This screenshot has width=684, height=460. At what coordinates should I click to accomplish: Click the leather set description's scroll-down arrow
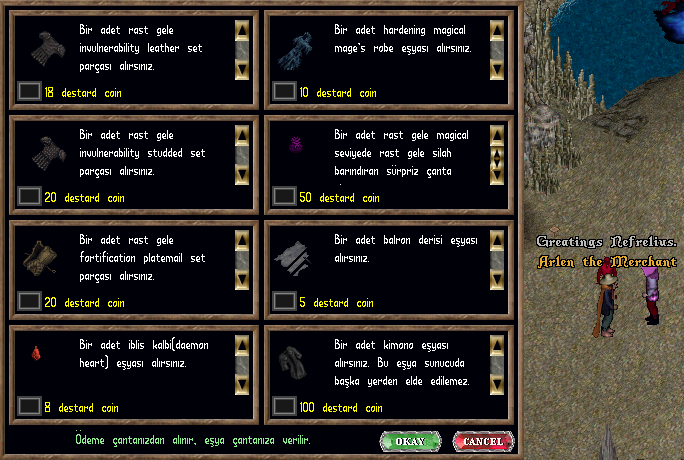click(x=242, y=69)
